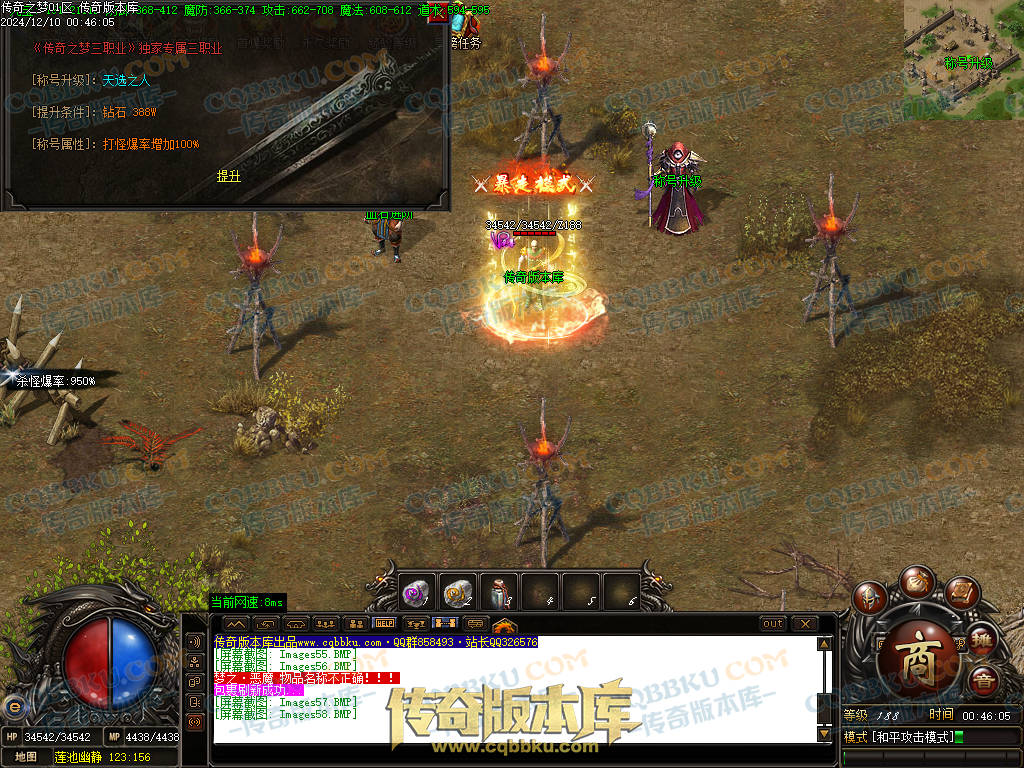Screen dimensions: 1024x768
Task: Open the skill book icon
Action: tap(961, 593)
